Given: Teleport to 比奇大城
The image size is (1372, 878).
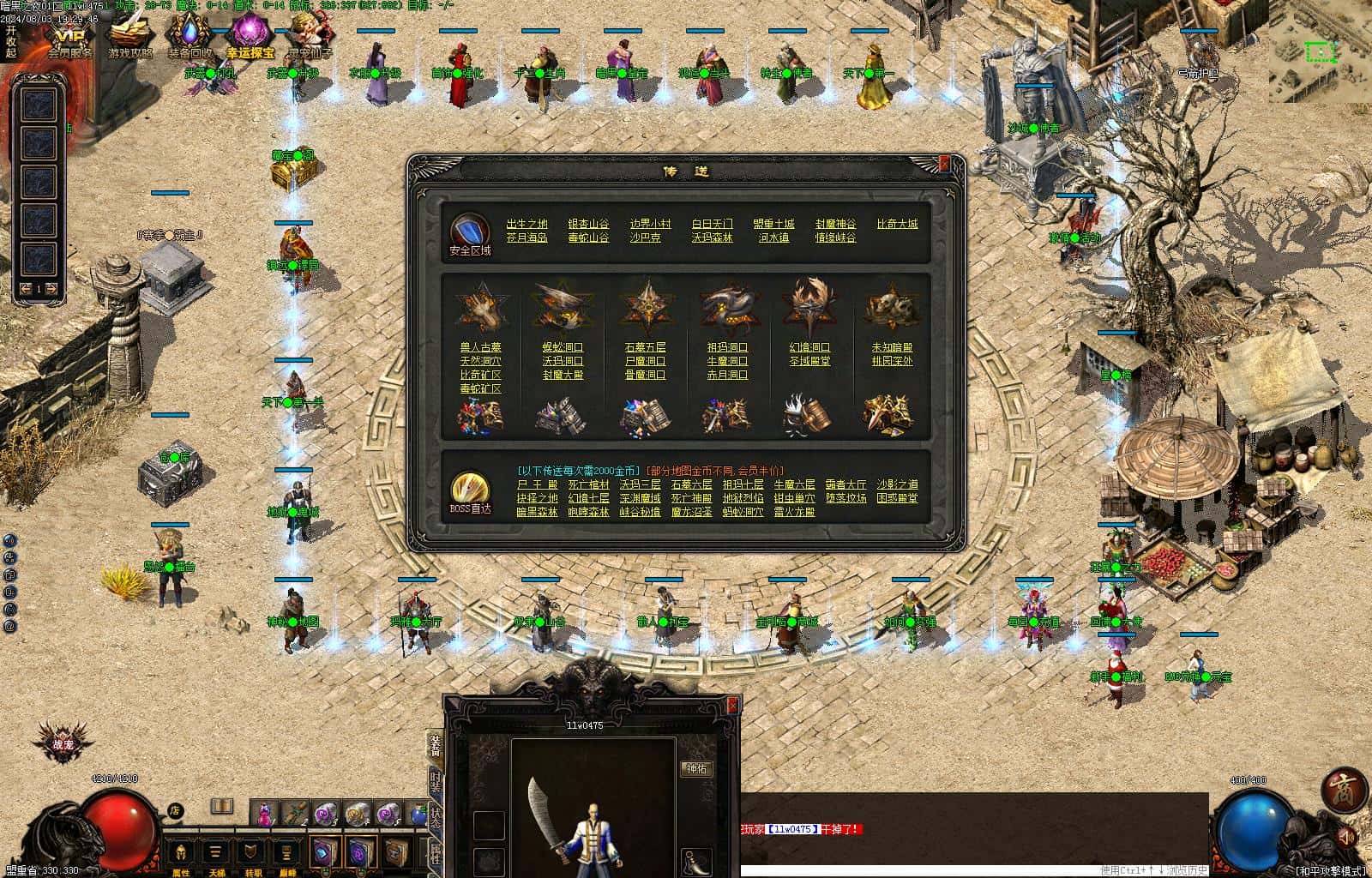Looking at the screenshot, I should [897, 224].
